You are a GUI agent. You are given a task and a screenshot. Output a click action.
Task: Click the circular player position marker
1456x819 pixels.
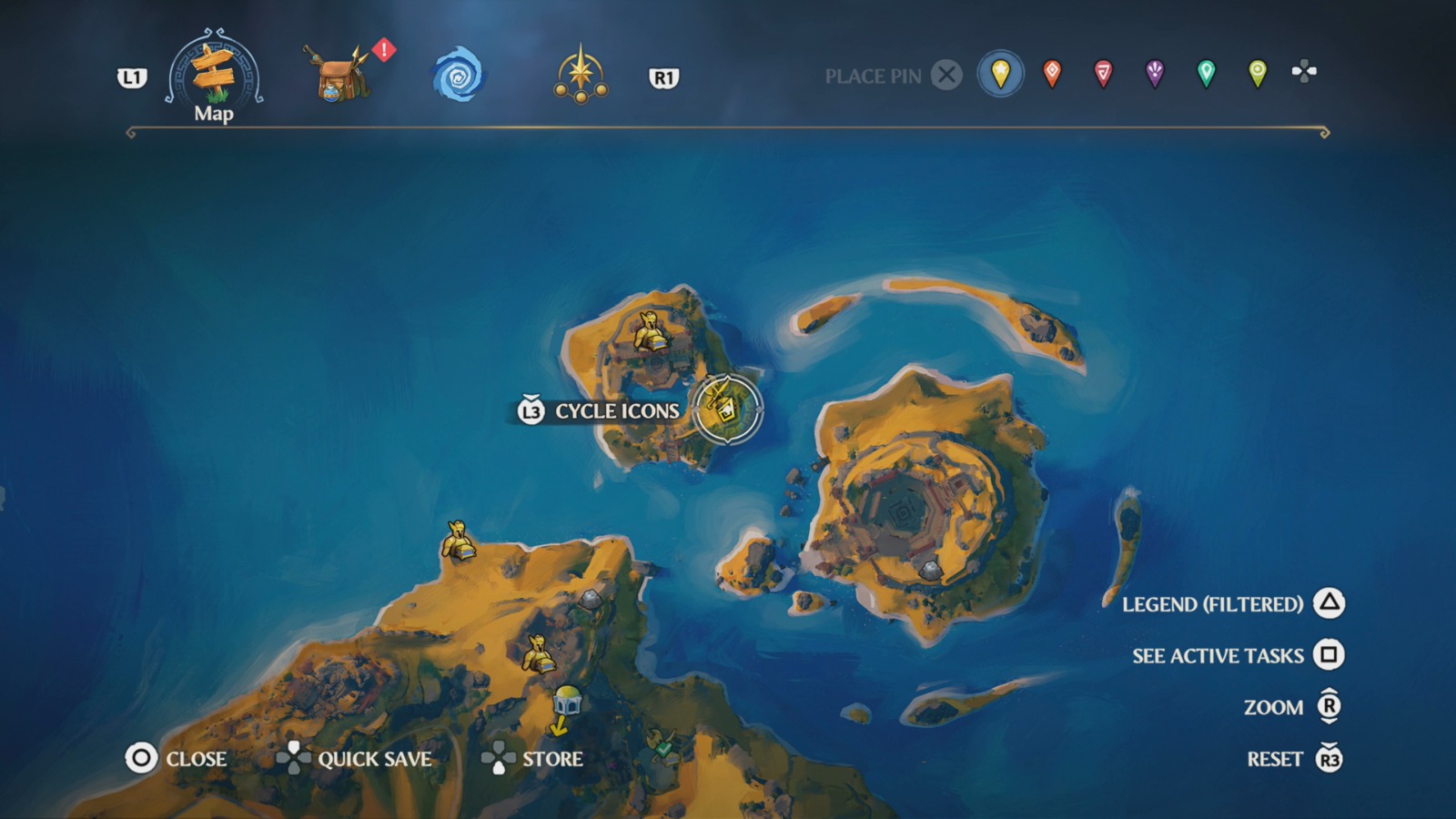[725, 407]
